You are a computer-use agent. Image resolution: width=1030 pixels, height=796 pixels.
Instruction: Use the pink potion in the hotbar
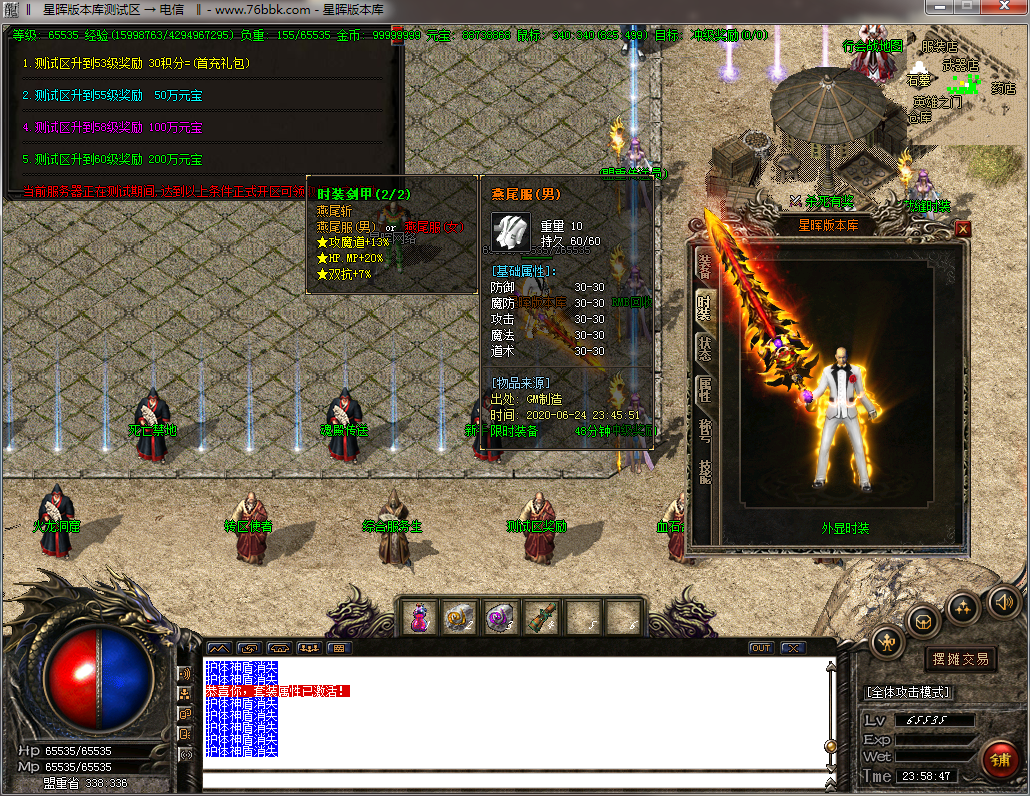click(419, 618)
